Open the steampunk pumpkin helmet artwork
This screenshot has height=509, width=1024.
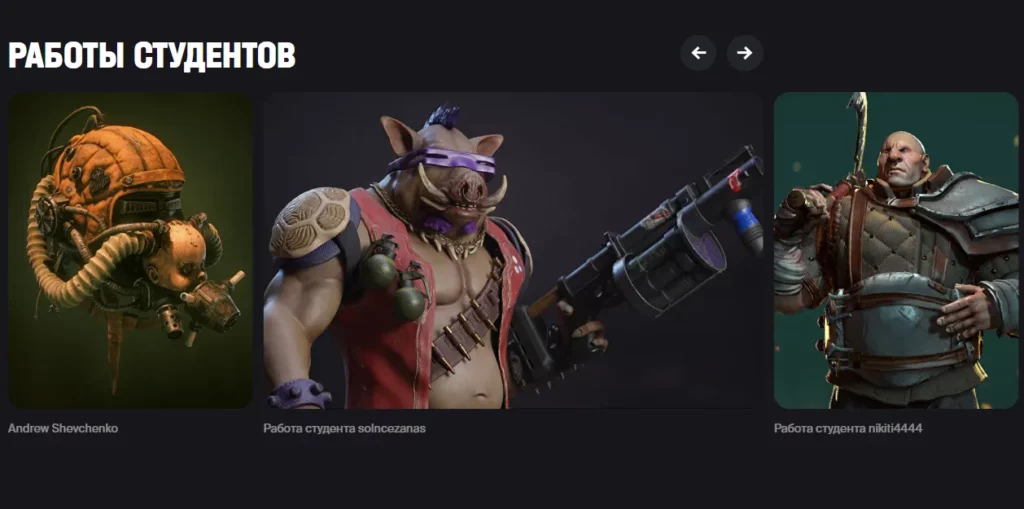point(130,250)
